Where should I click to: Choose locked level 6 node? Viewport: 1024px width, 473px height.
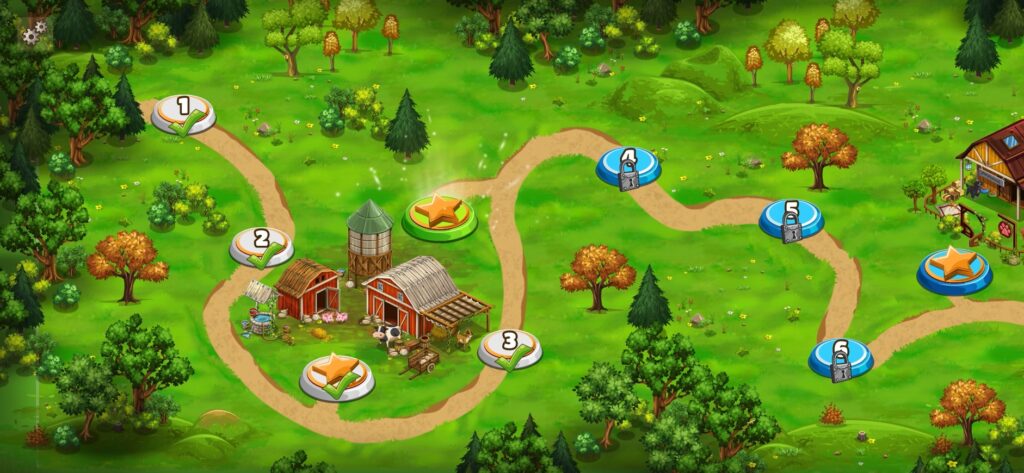[x=840, y=358]
